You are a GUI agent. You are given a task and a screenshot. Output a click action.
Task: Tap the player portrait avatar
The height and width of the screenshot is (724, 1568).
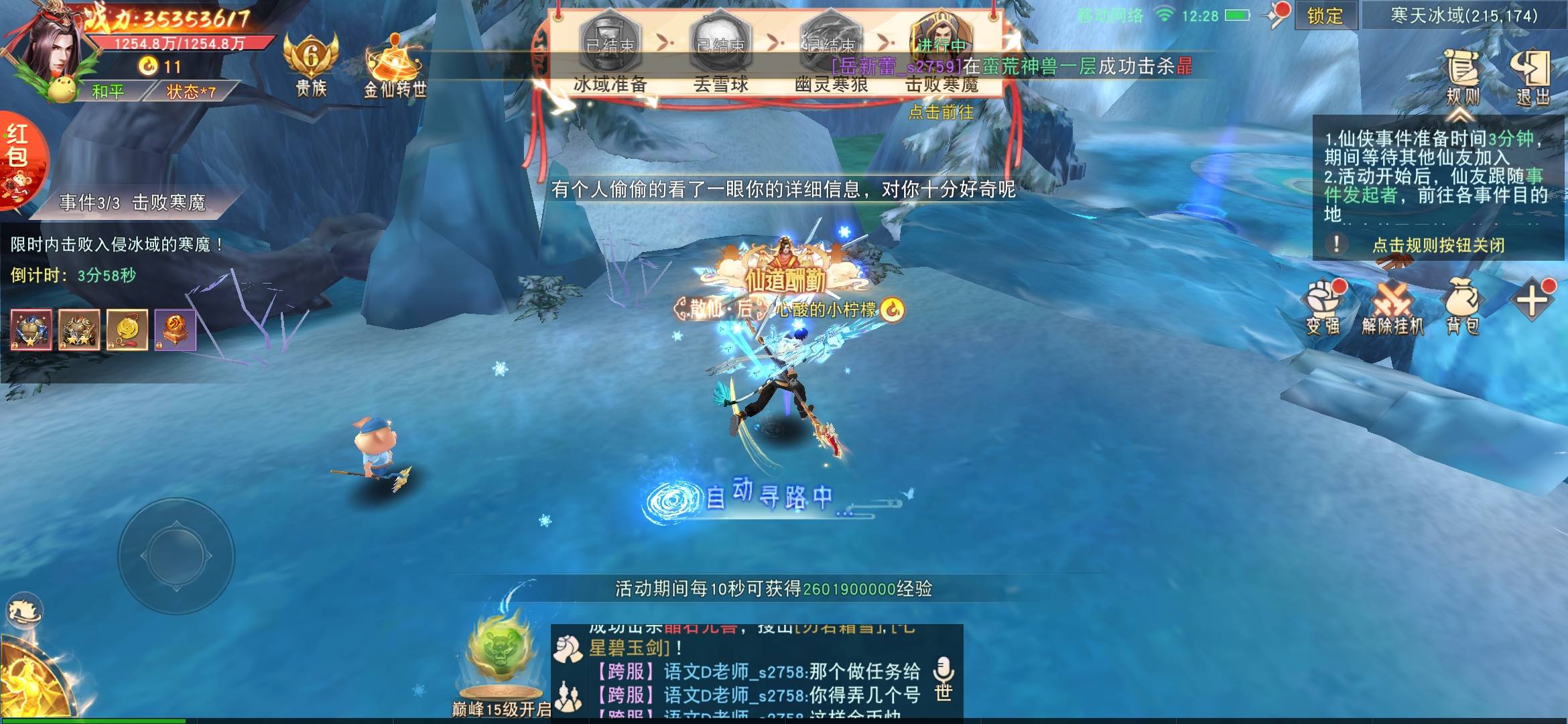54,50
